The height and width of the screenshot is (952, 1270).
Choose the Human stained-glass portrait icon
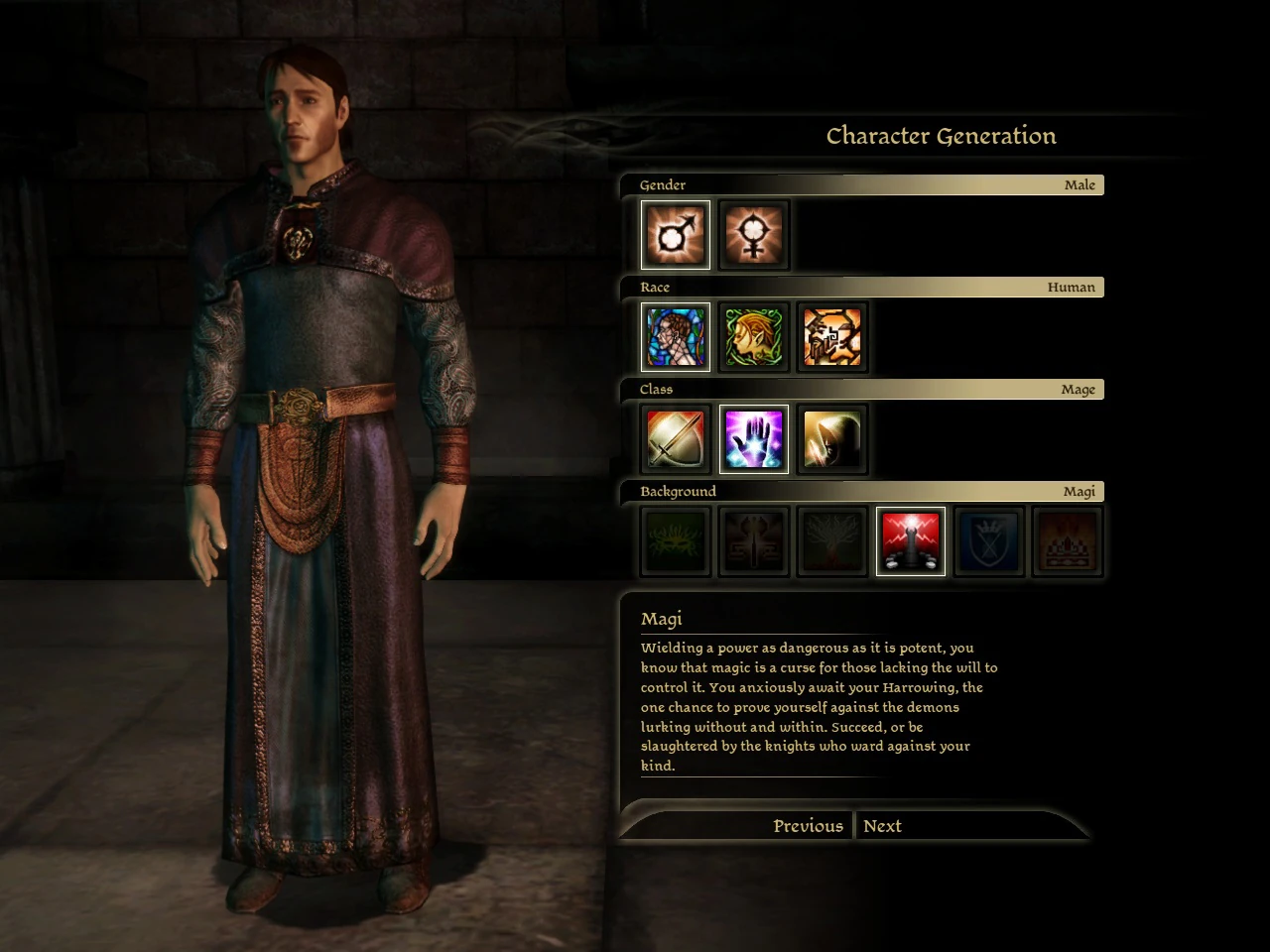point(675,337)
